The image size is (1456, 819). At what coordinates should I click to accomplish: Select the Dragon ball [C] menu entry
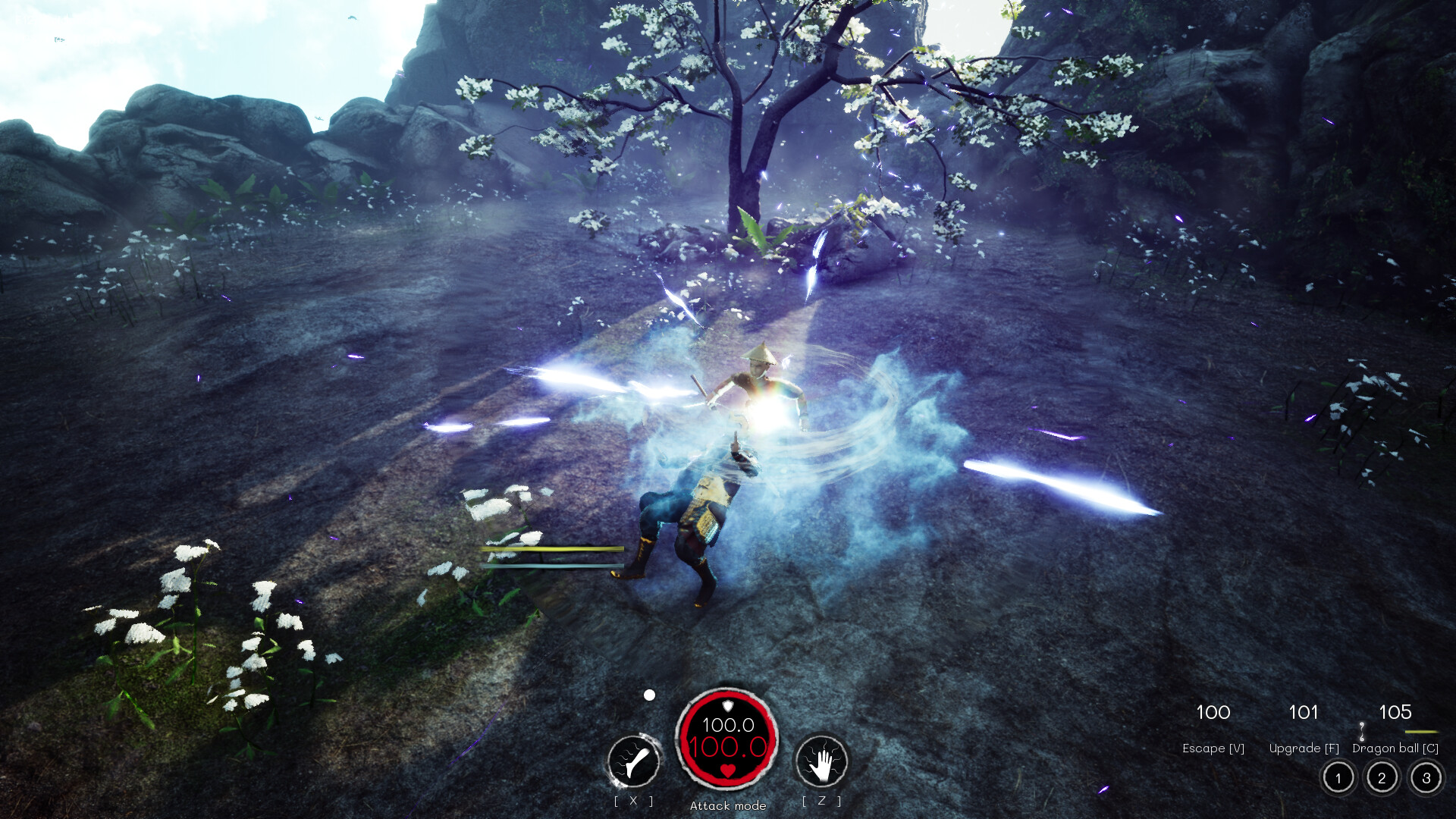pos(1395,748)
